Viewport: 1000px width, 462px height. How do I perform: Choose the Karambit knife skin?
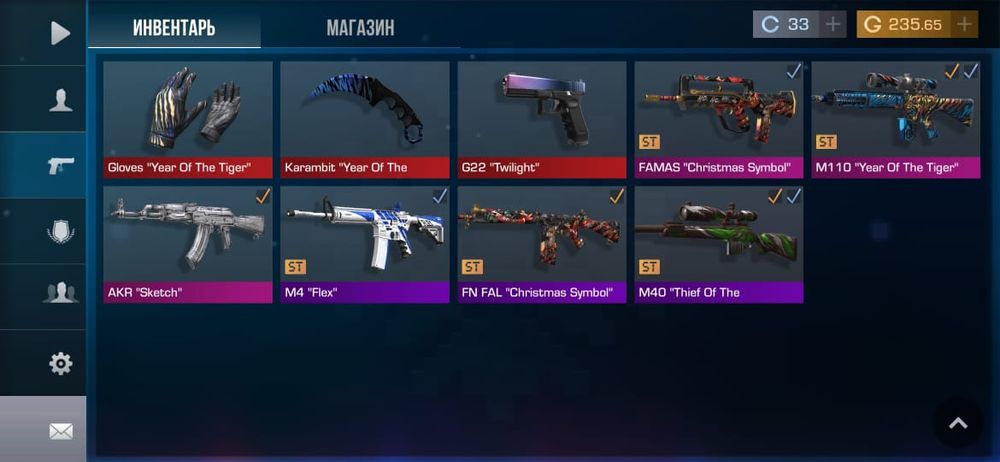click(365, 119)
